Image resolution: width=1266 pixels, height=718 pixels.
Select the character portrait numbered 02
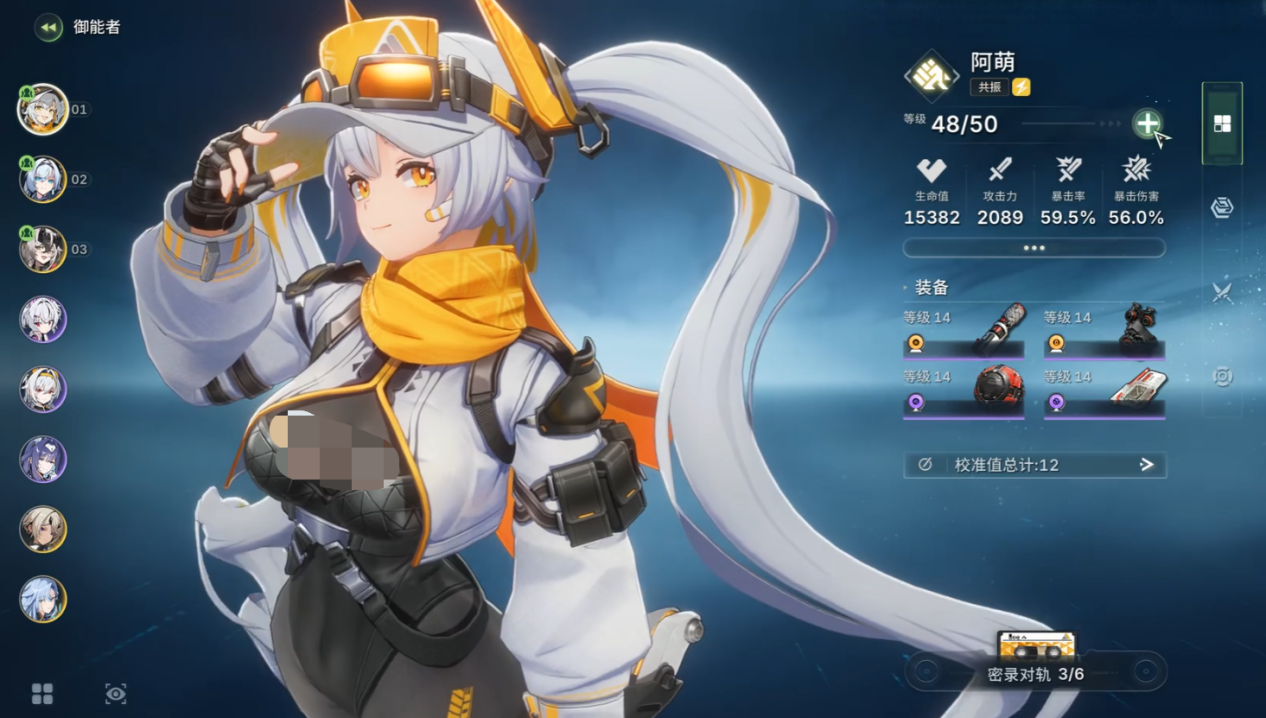pos(43,180)
